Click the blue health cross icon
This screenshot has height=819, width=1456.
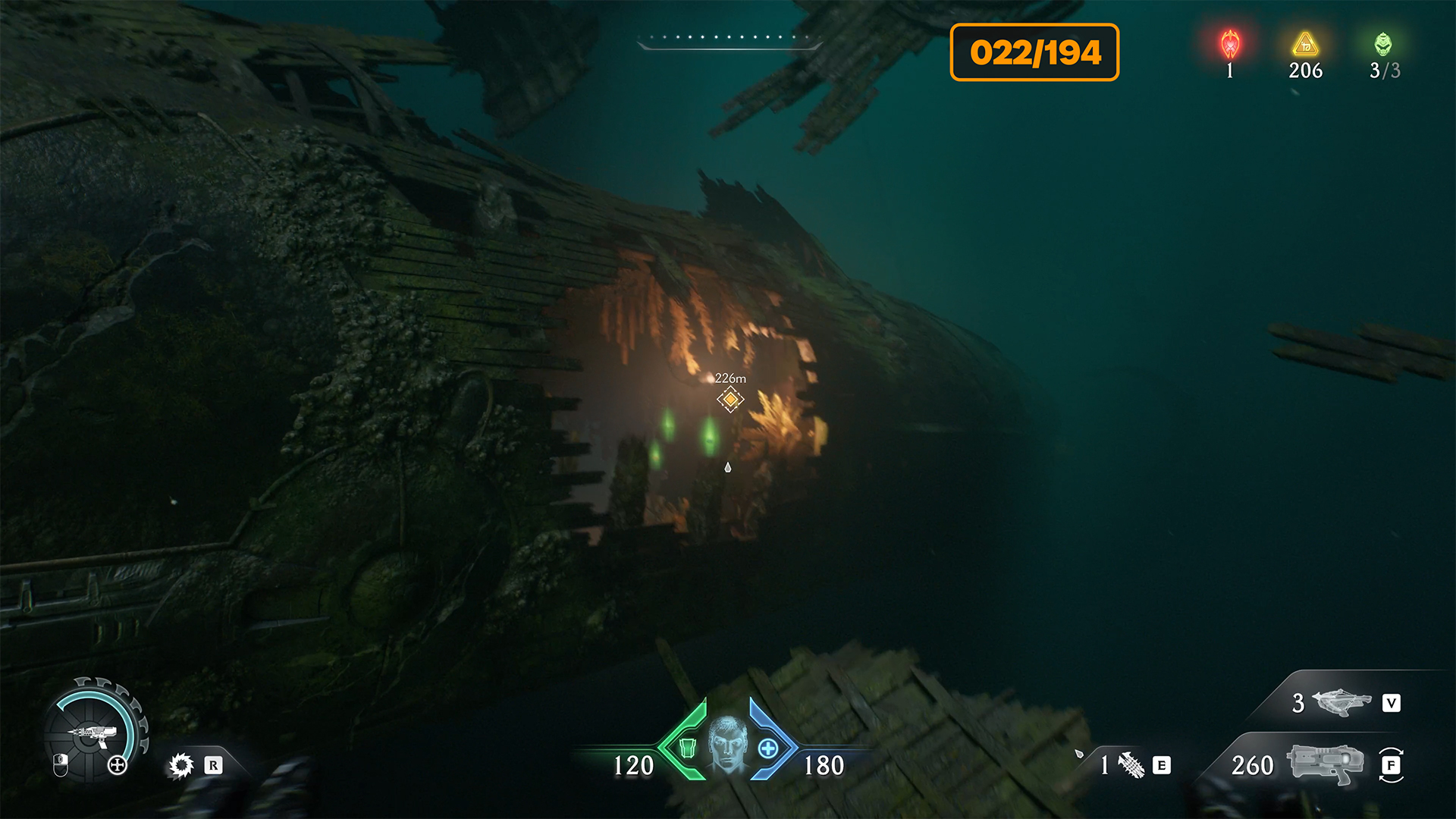(x=767, y=748)
